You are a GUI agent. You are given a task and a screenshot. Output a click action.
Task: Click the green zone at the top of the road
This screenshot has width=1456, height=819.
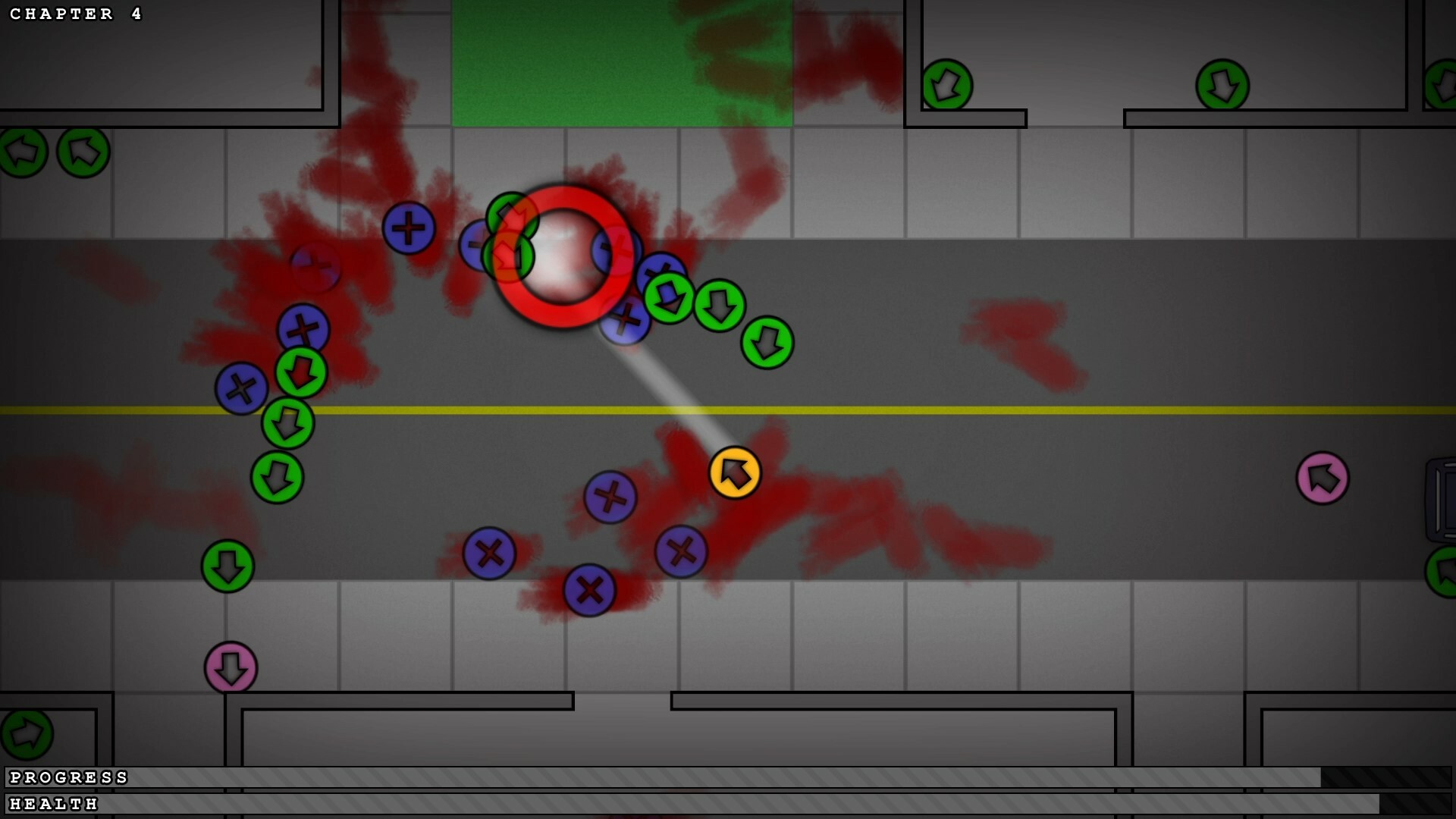622,61
